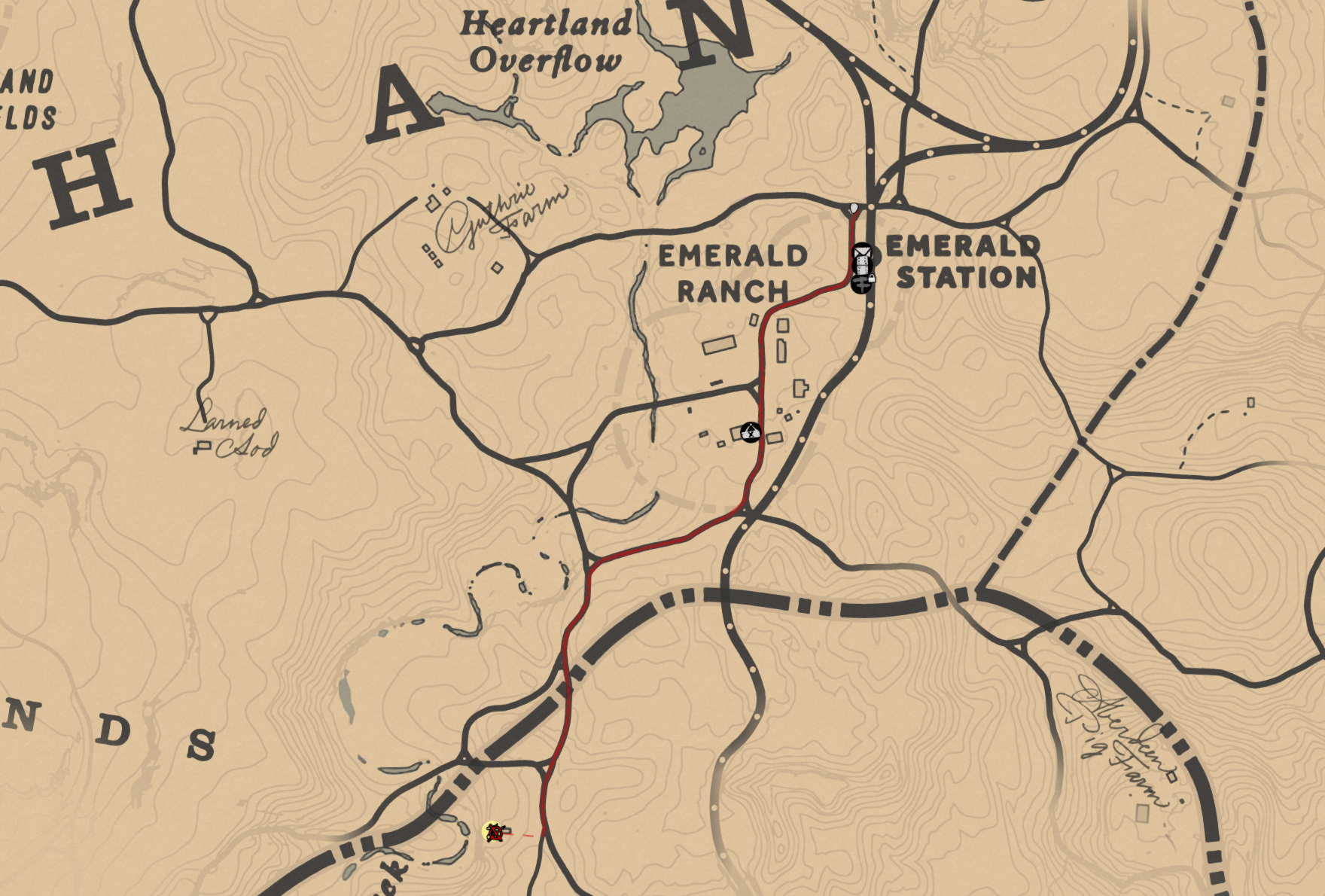The height and width of the screenshot is (896, 1325).
Task: Click the red objective marker inside the yellow circle
Action: [x=495, y=834]
